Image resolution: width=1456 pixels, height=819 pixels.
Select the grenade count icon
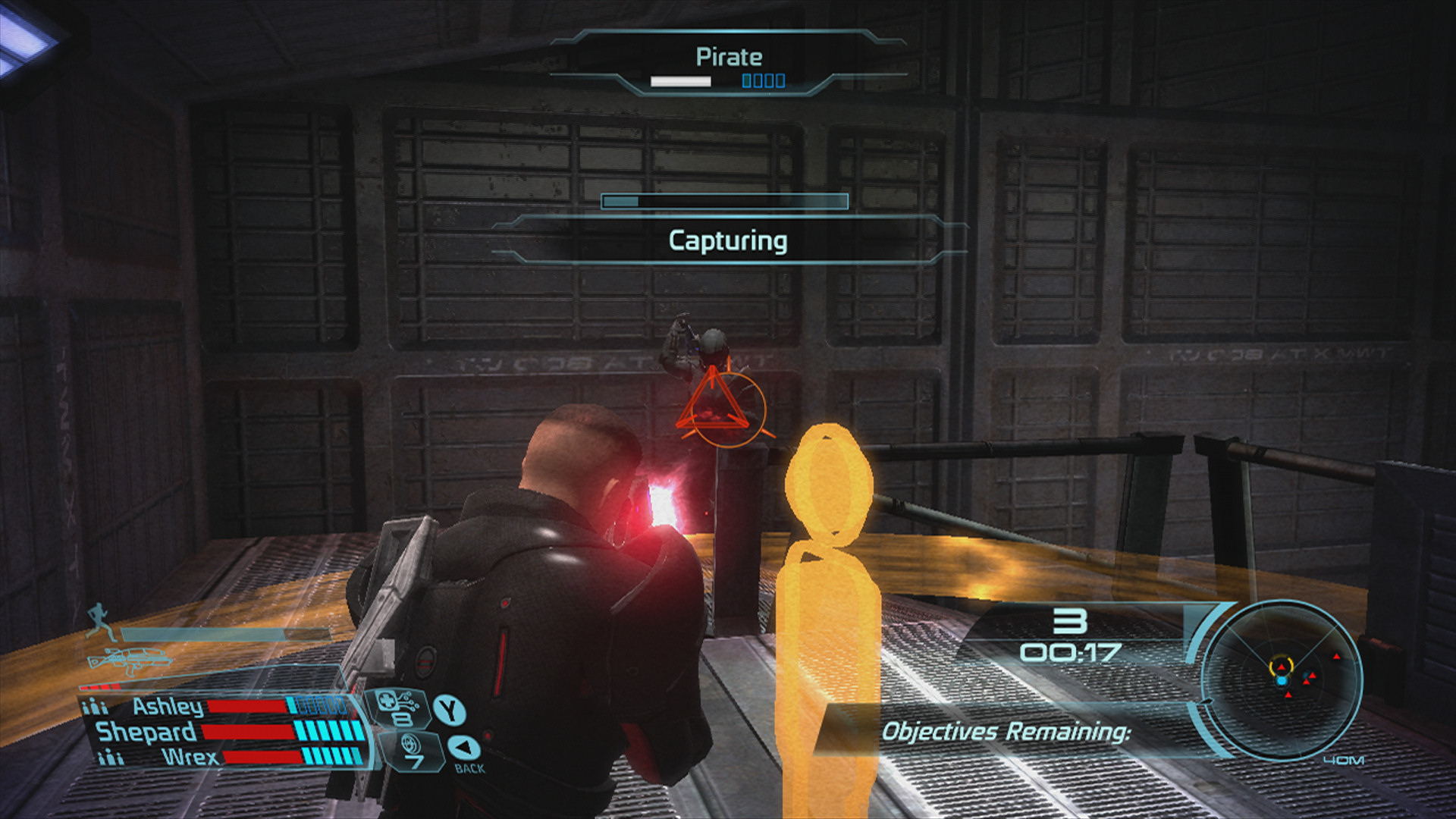pos(413,751)
